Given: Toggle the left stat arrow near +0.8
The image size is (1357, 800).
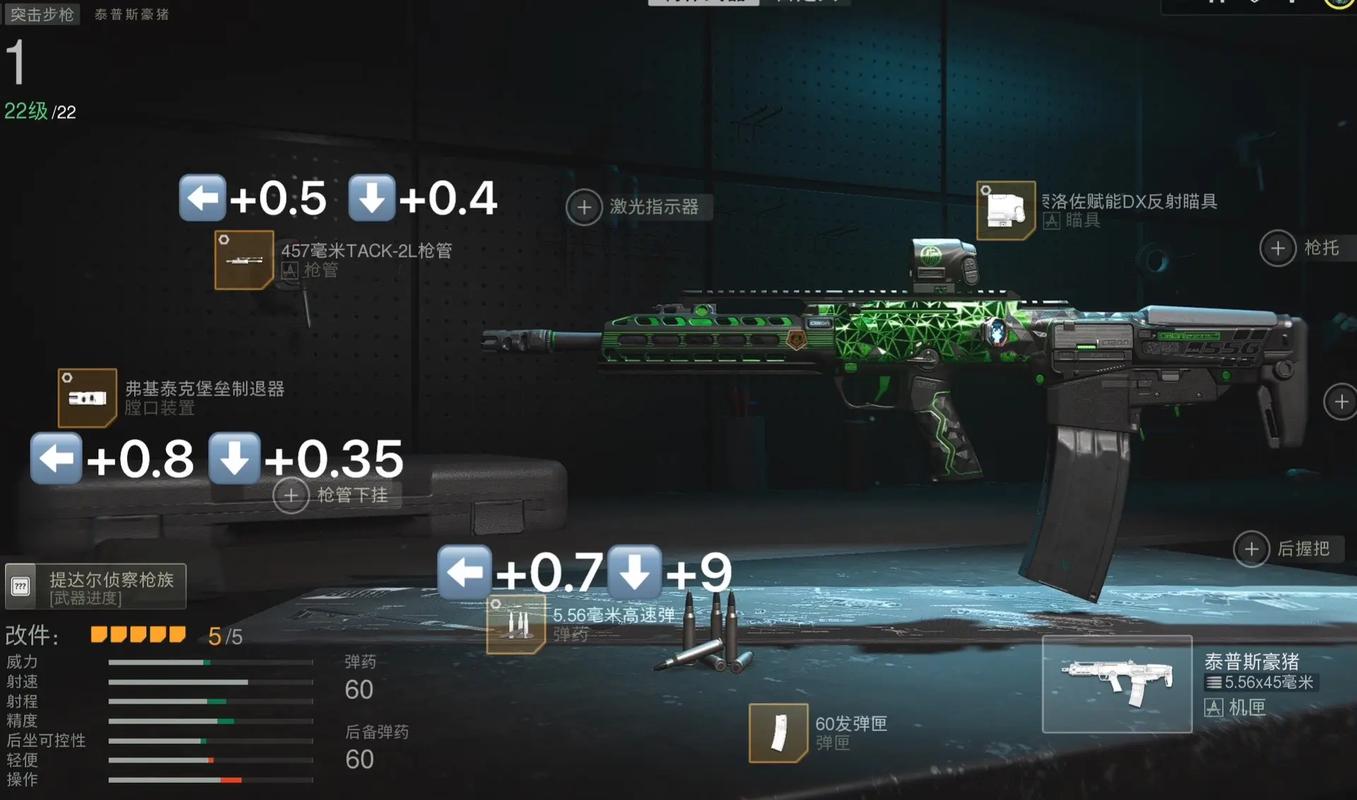Looking at the screenshot, I should click(x=56, y=458).
